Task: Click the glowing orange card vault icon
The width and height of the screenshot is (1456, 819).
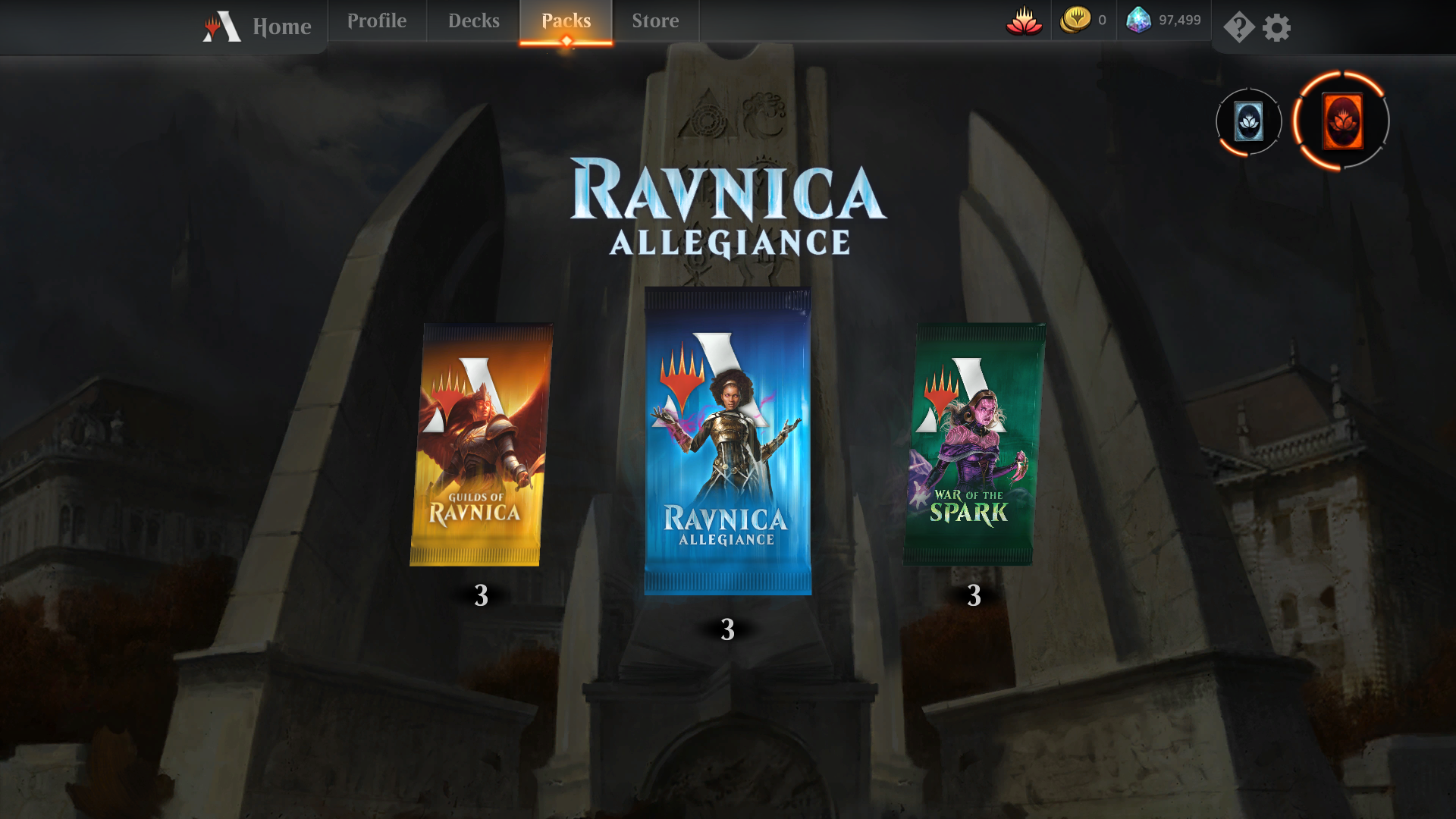Action: [x=1341, y=121]
